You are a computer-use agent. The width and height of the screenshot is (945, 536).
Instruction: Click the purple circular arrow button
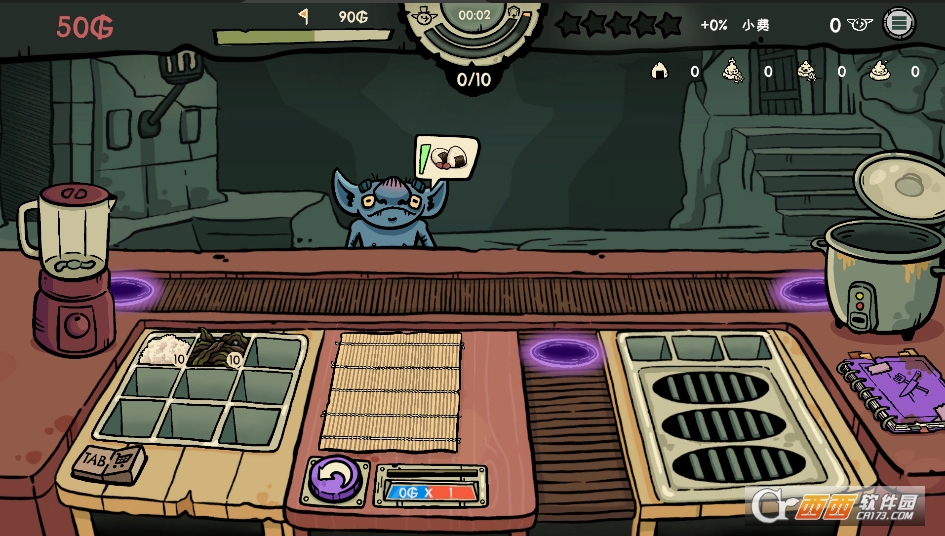(336, 478)
